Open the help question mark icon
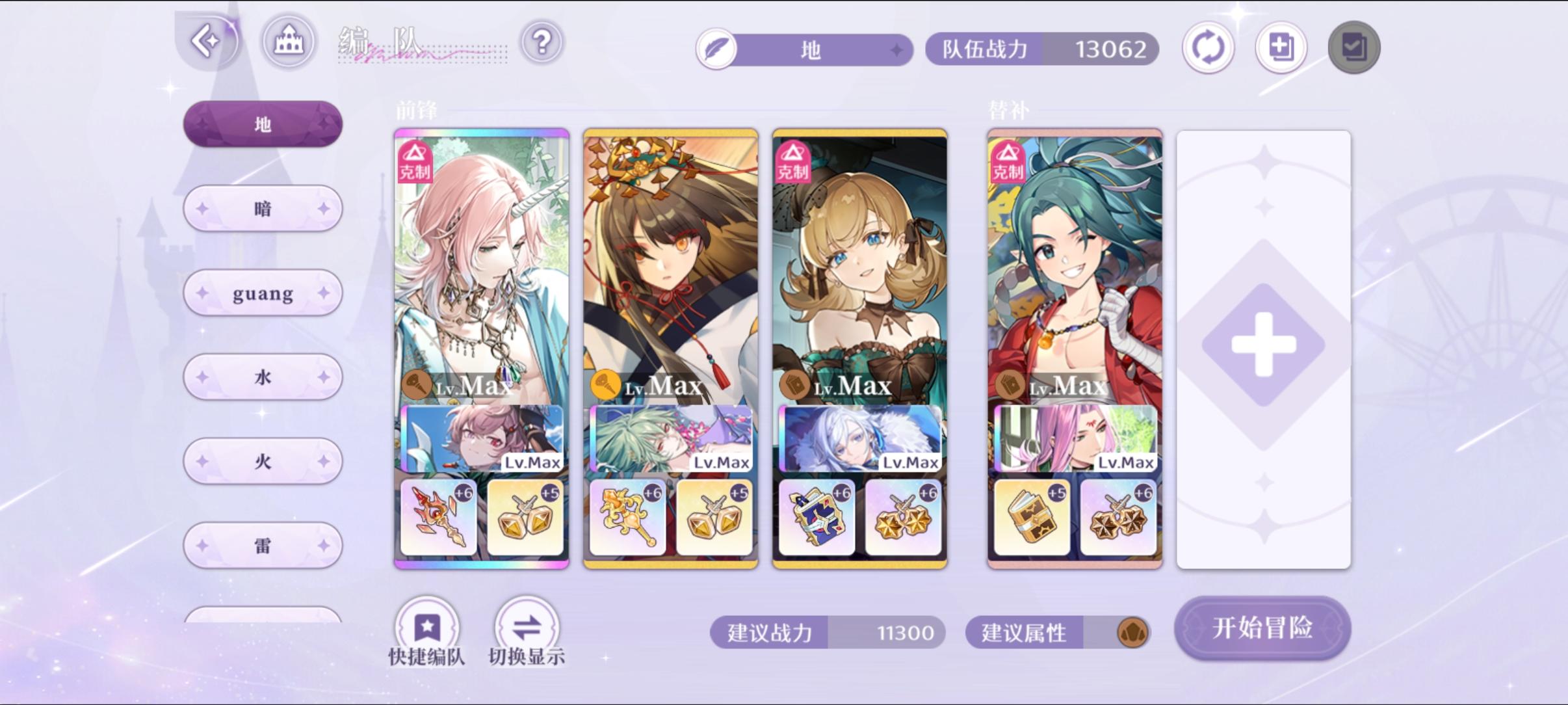 [542, 42]
